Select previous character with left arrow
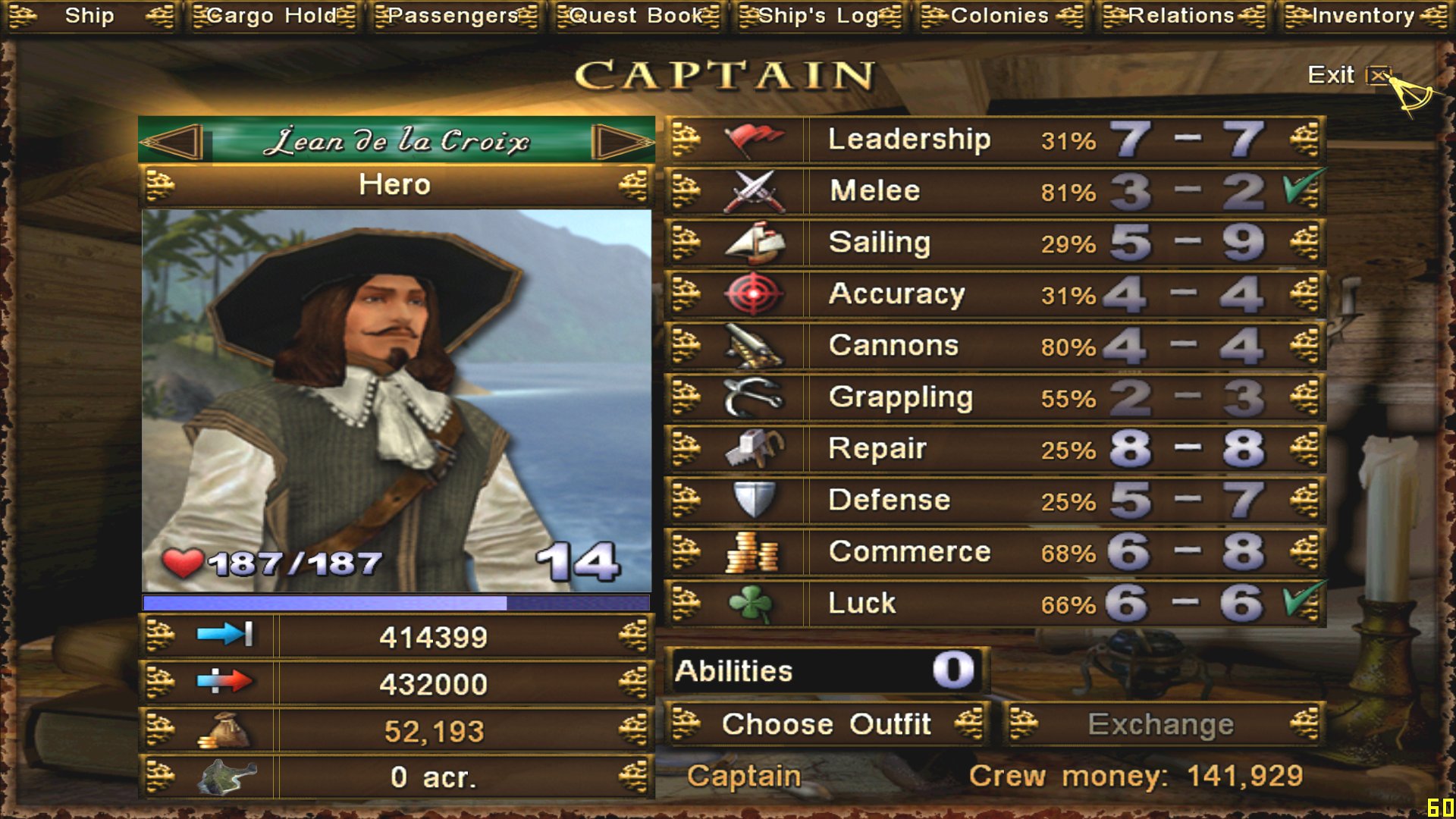The height and width of the screenshot is (819, 1456). [173, 141]
